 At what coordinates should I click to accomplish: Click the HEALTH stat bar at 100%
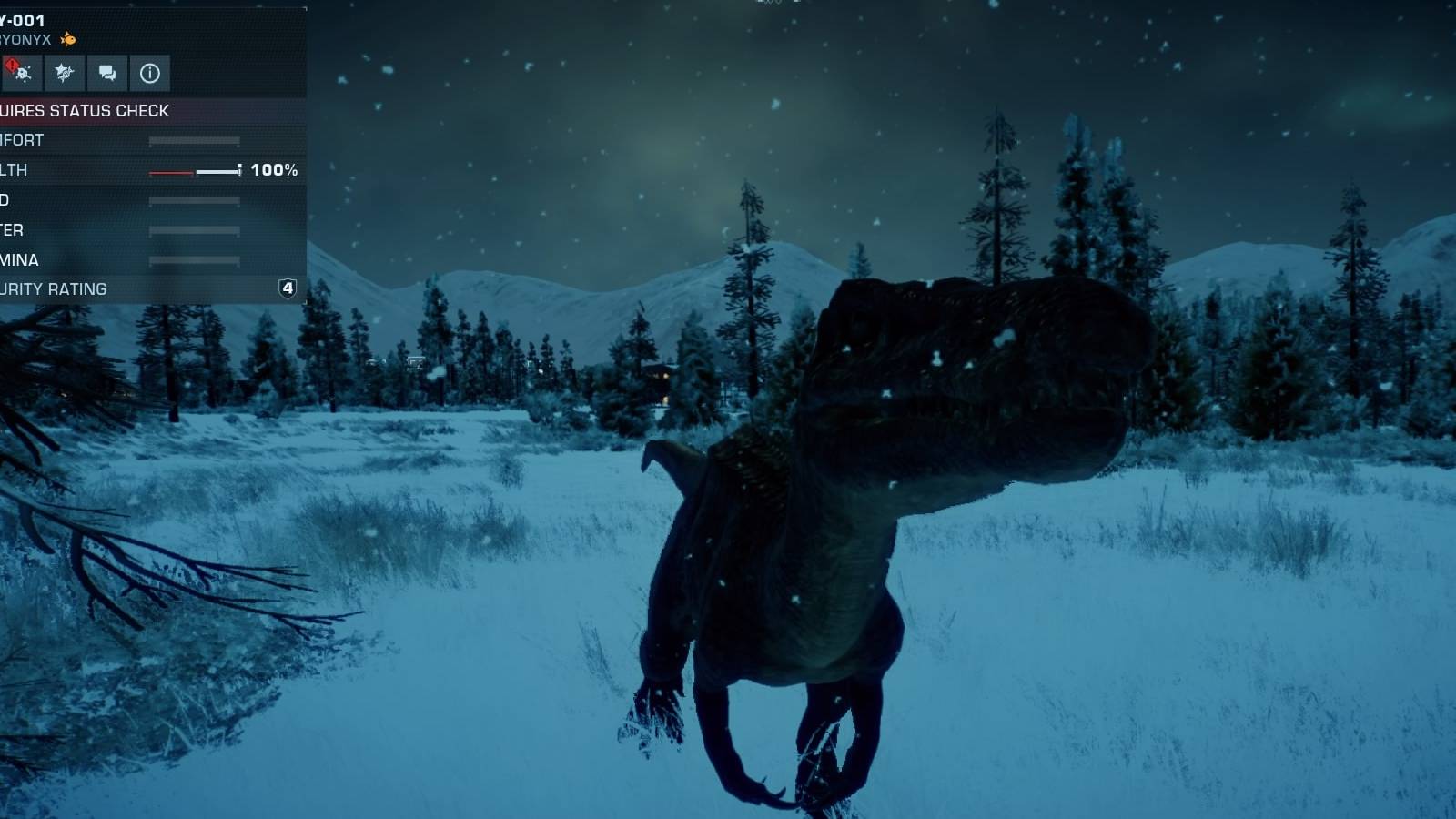196,170
